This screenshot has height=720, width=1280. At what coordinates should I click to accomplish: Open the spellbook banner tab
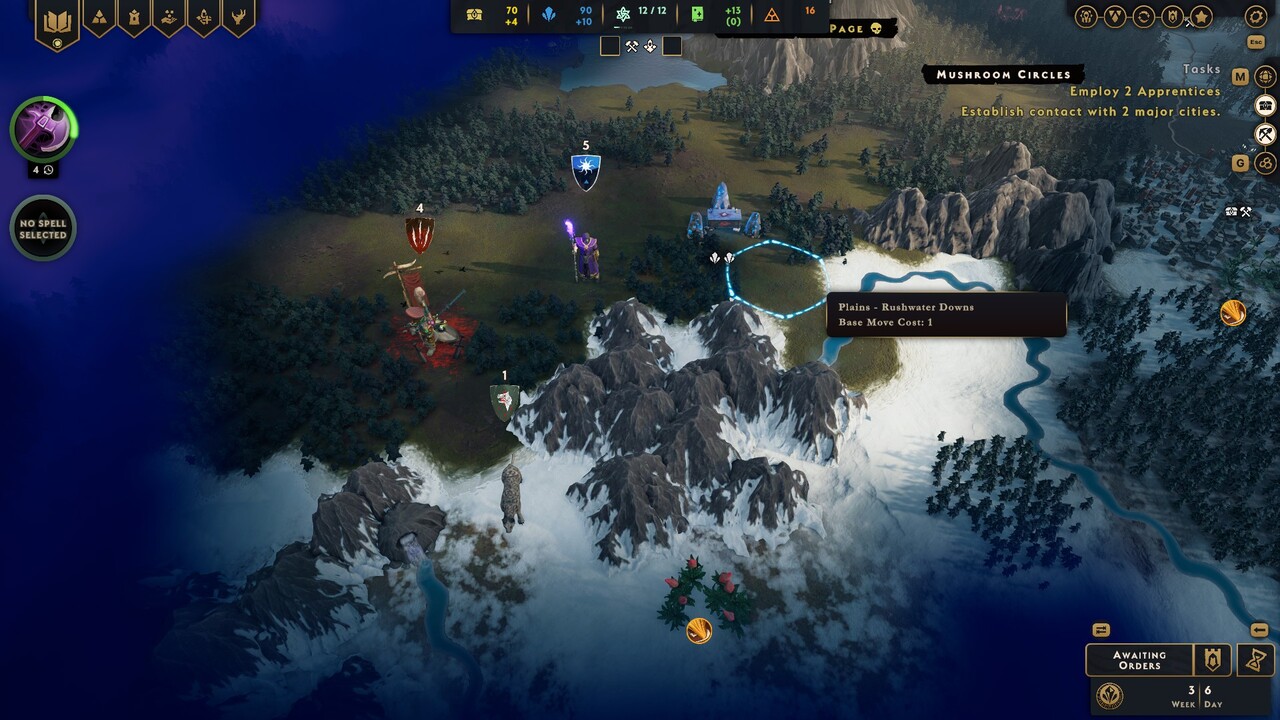(x=57, y=20)
